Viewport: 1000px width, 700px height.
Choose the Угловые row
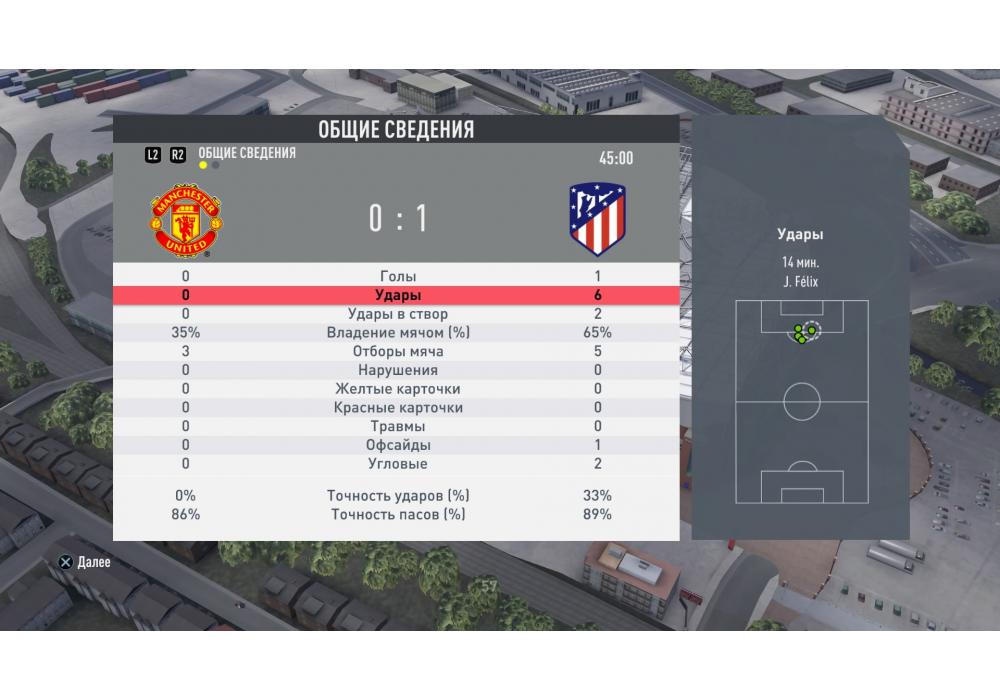[x=397, y=464]
